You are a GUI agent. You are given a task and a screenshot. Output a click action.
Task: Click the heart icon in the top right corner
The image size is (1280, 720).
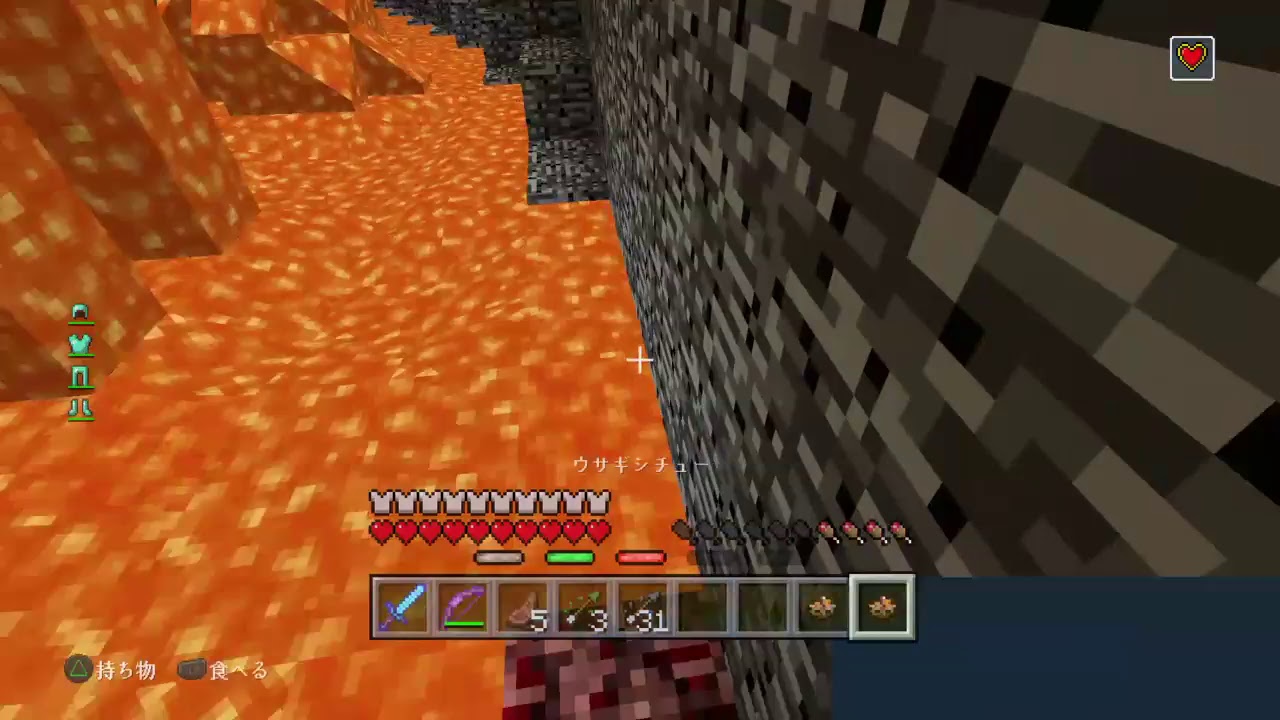1192,57
